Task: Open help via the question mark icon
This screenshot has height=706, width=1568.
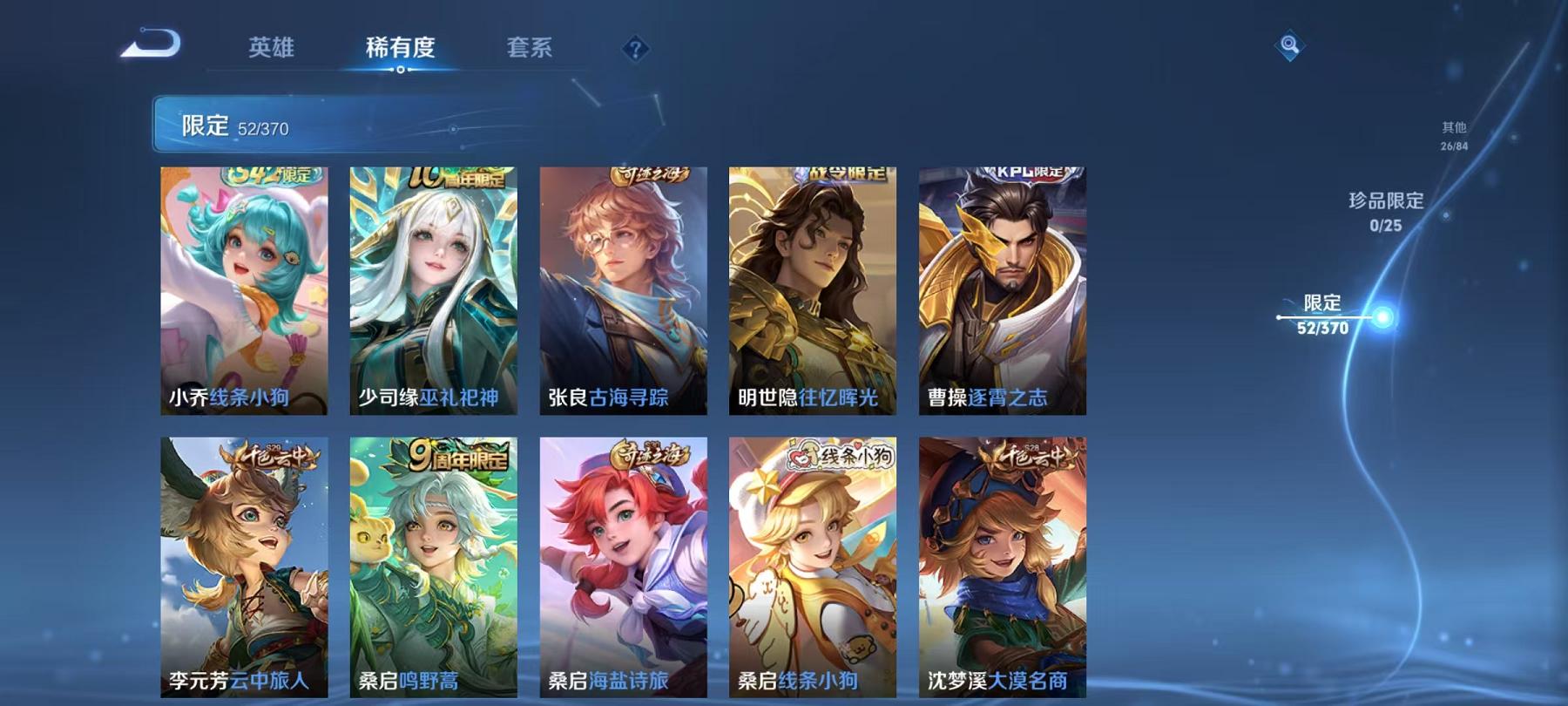Action: tap(635, 50)
